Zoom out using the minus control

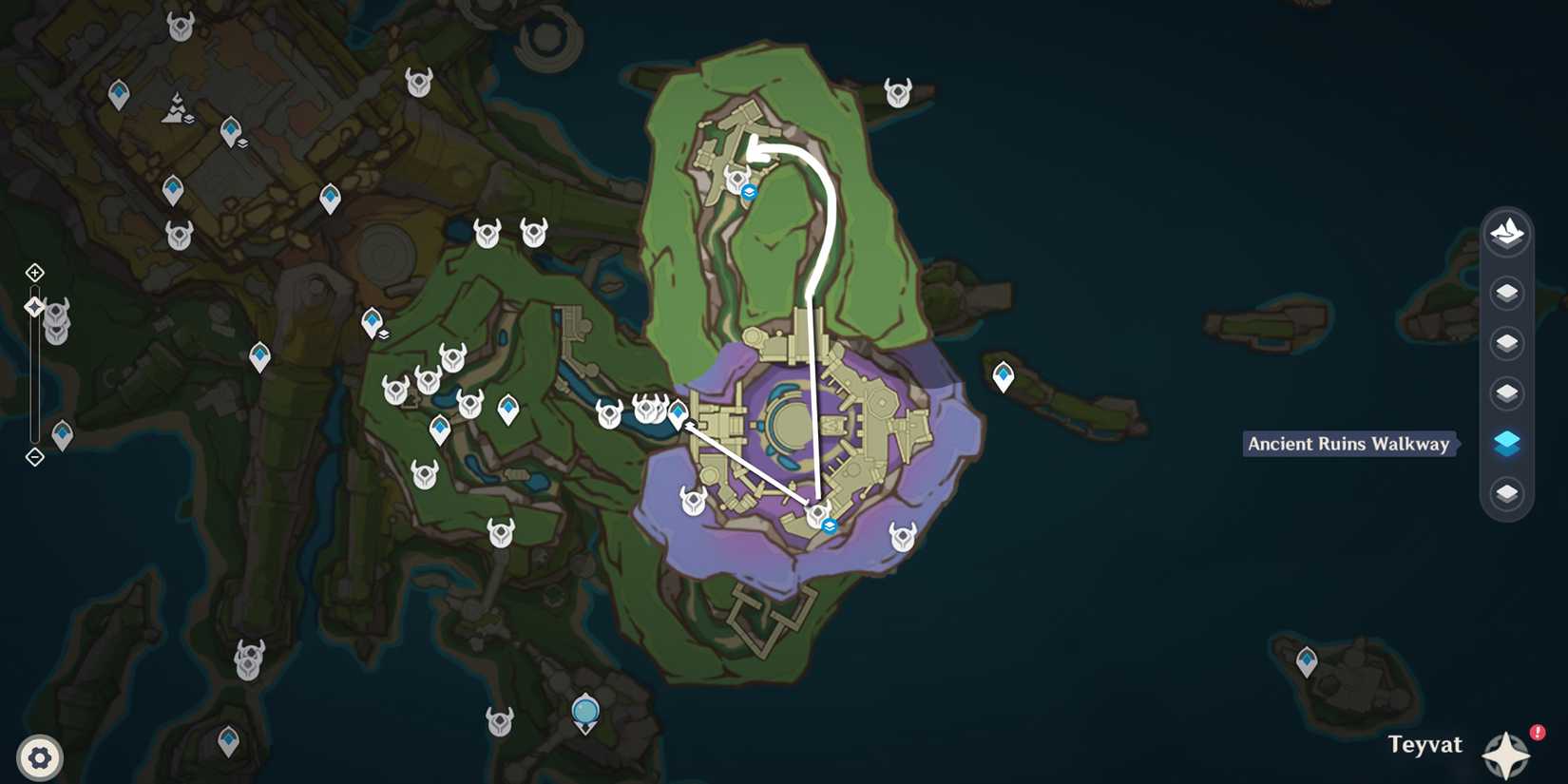[x=34, y=458]
